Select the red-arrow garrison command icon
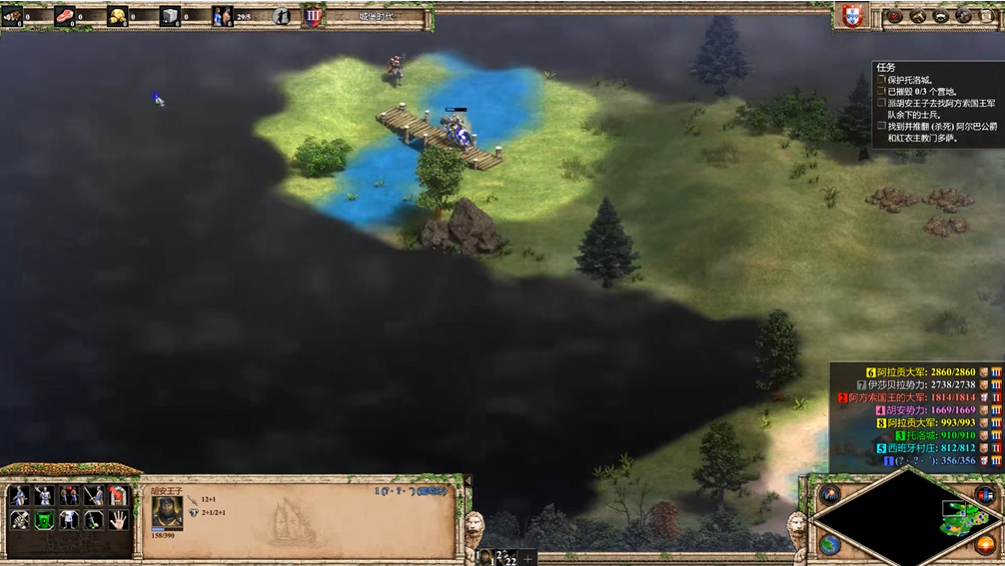1005x566 pixels. pyautogui.click(x=118, y=496)
